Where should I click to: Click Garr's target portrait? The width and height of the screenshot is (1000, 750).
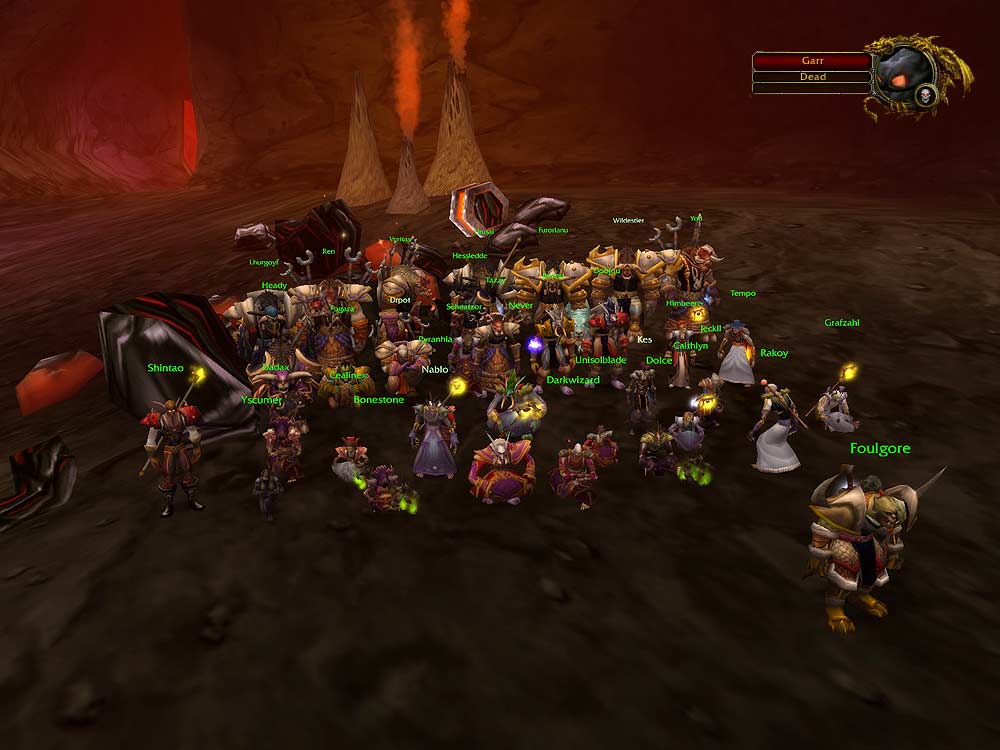905,74
